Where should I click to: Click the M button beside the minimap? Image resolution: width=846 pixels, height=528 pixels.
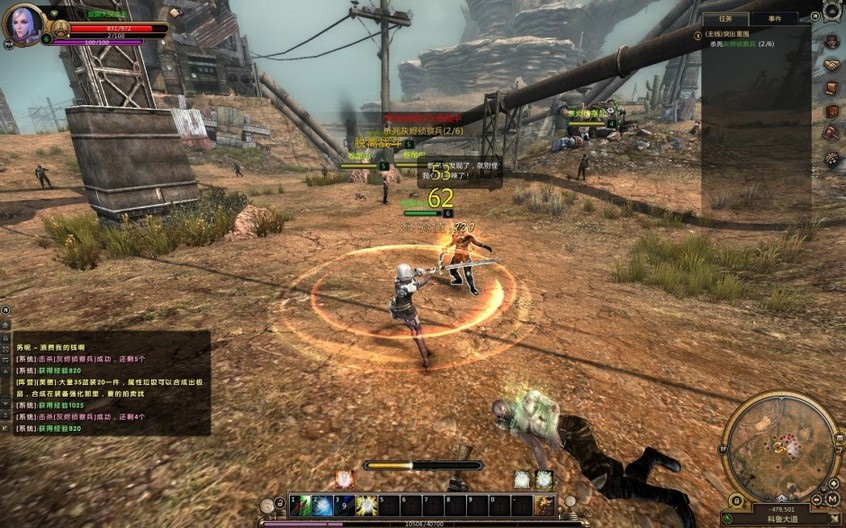[832, 498]
